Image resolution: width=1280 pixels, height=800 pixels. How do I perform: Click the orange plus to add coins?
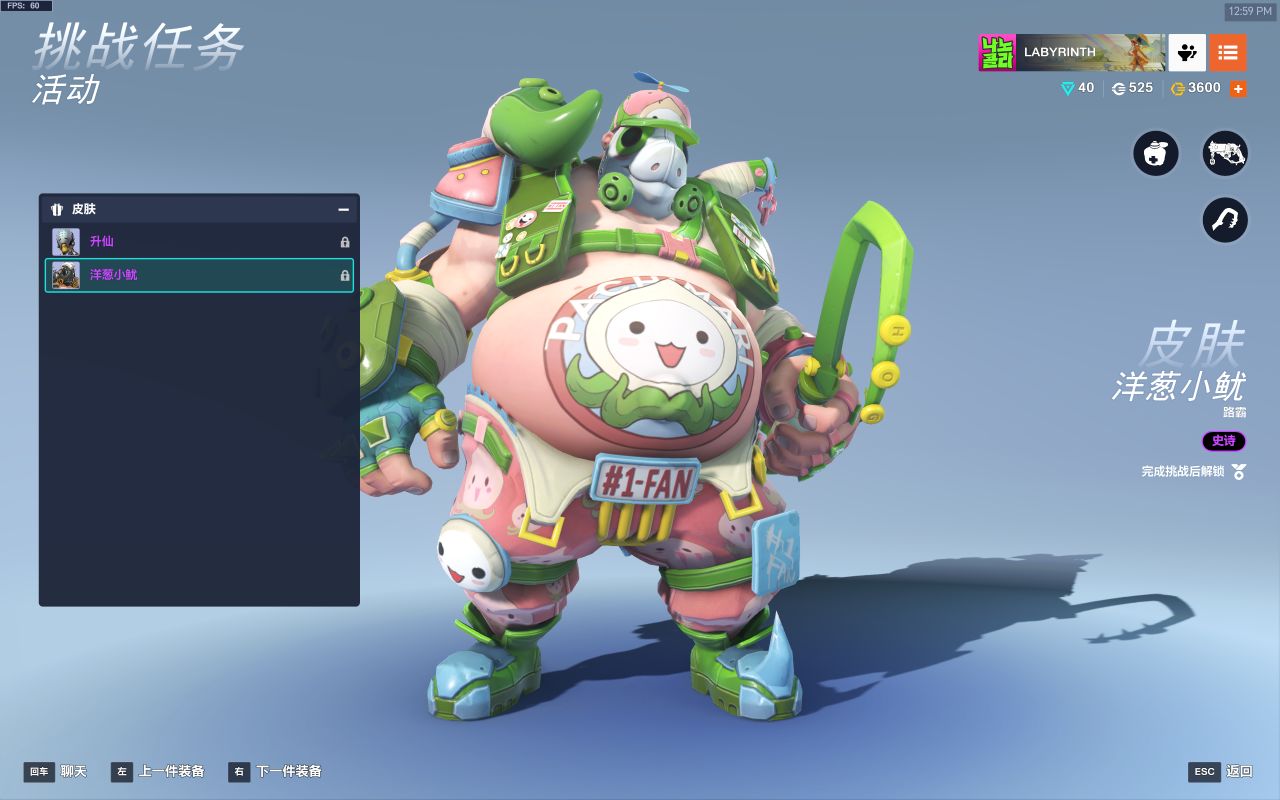[1238, 89]
